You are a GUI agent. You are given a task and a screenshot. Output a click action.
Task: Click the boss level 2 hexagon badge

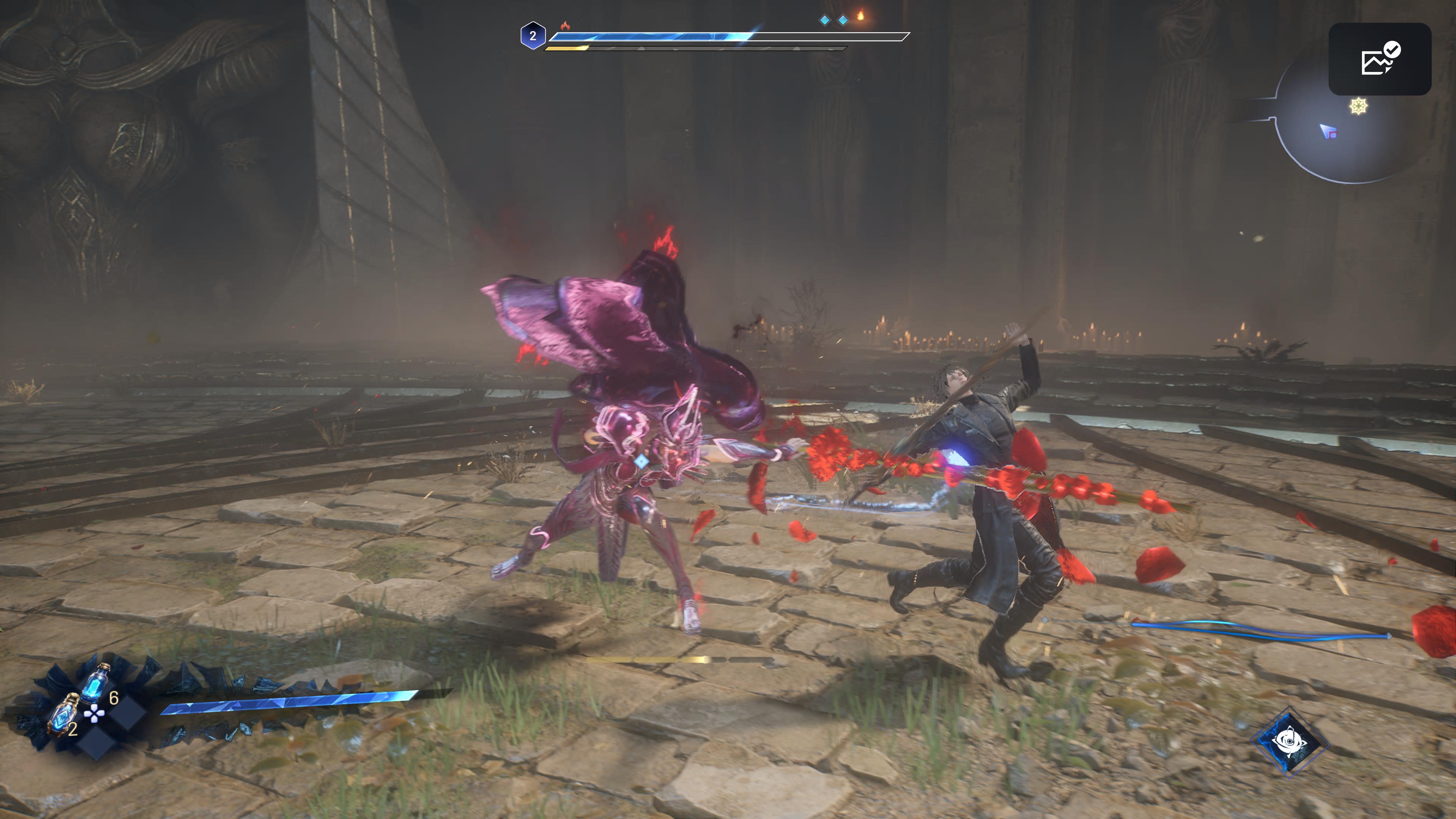pyautogui.click(x=532, y=36)
